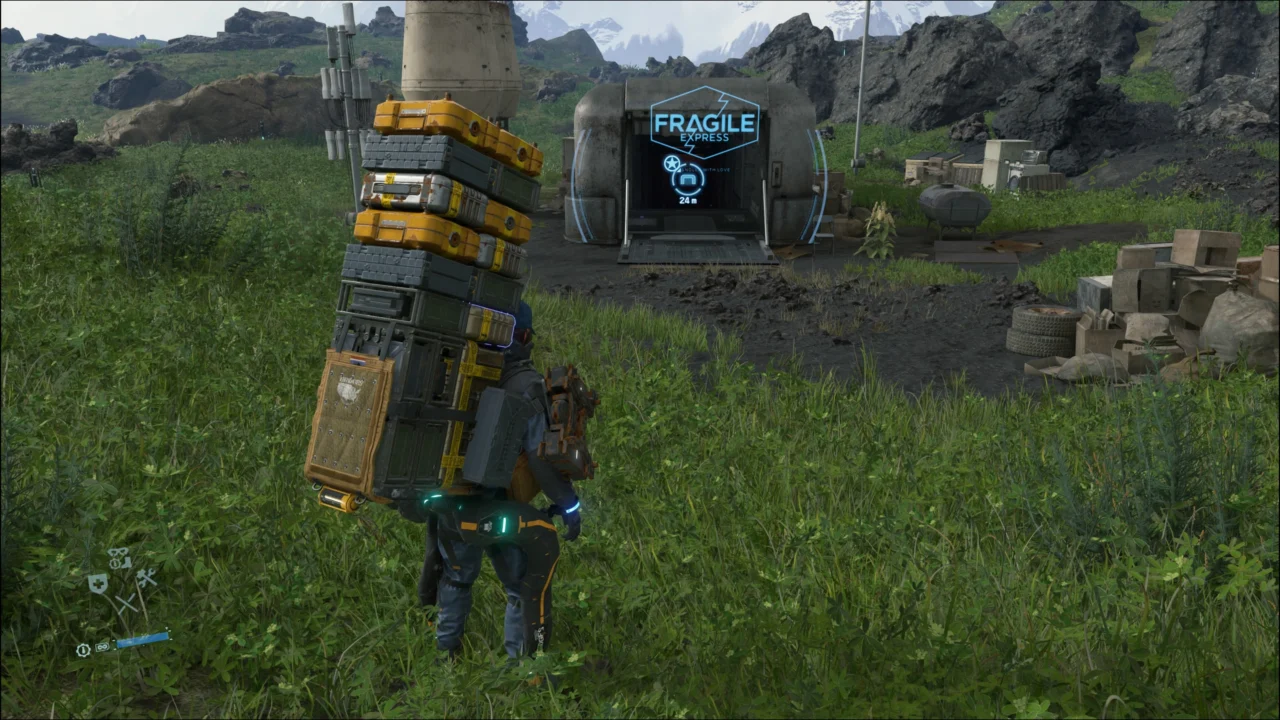Select the infinity likes counter icon
This screenshot has width=1280, height=720.
click(x=102, y=647)
